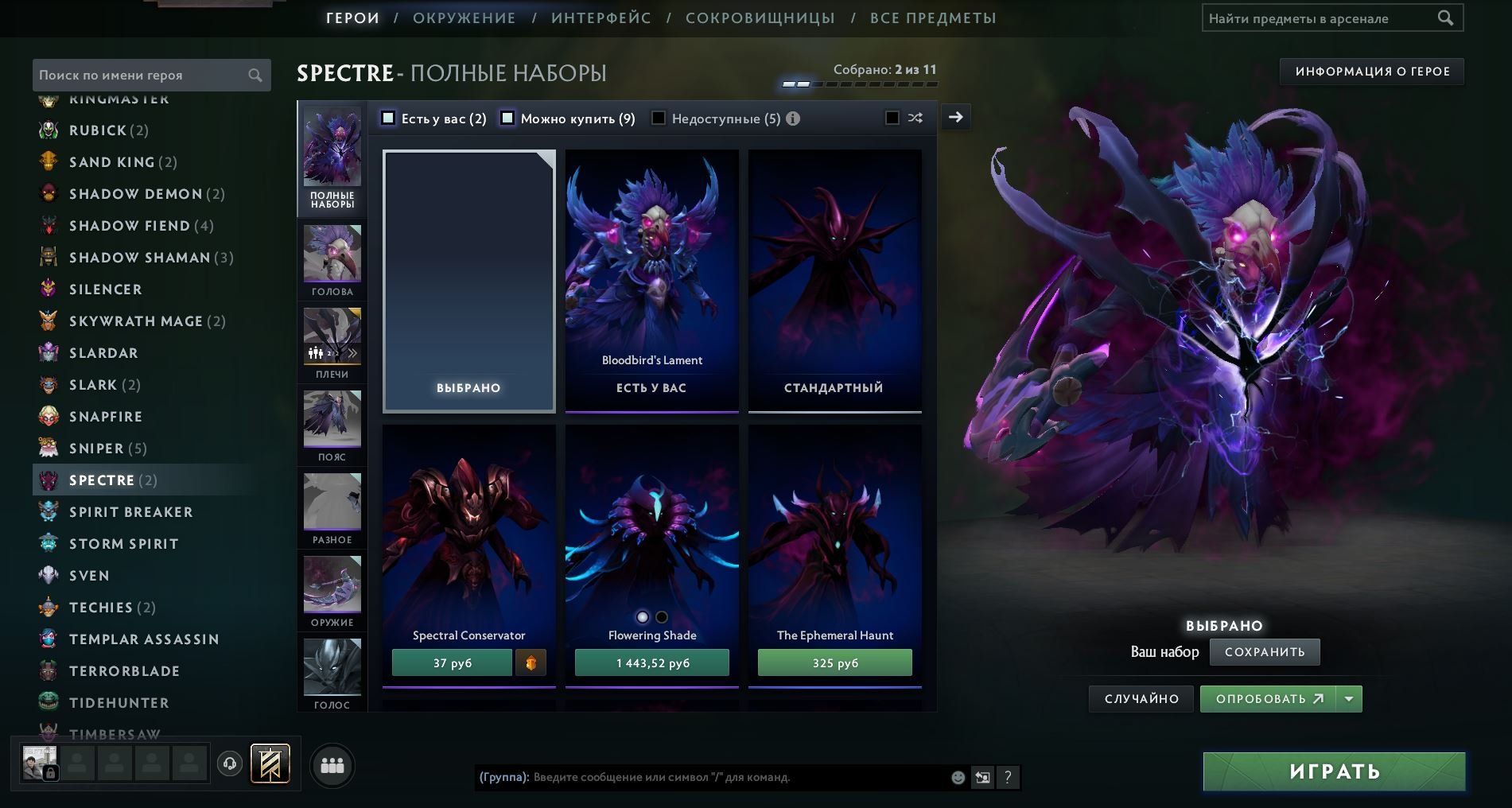Select the СТАНДАРТНЫЙ default set card
Viewport: 1512px width, 808px height.
point(834,281)
